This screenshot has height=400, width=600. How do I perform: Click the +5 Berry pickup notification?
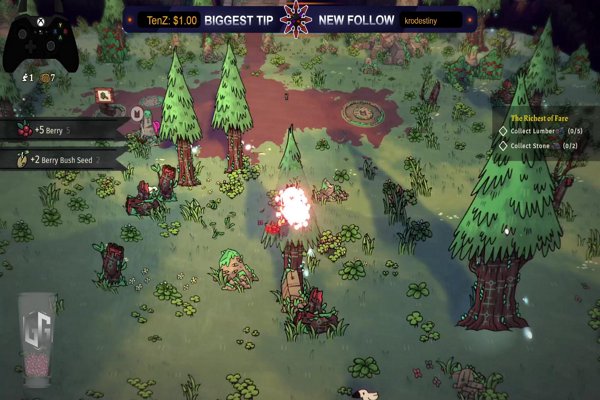(x=62, y=129)
